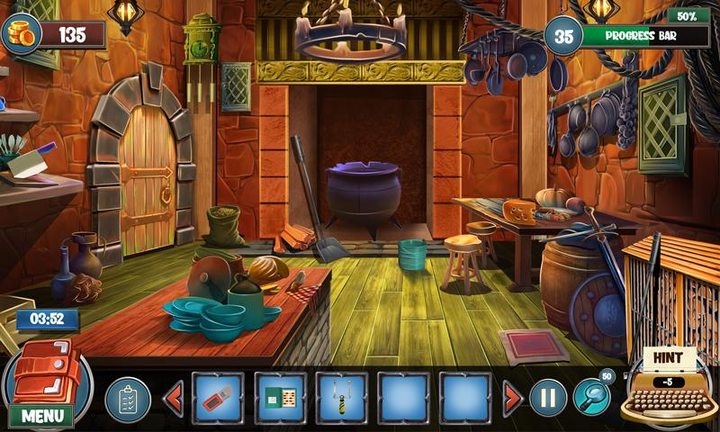Open the clipboard checklist

tap(127, 399)
